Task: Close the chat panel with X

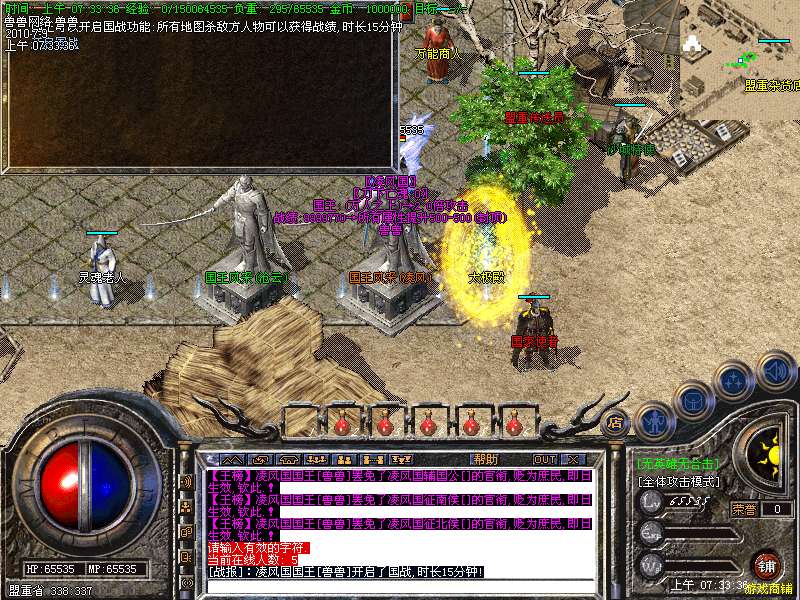Action: click(x=573, y=459)
